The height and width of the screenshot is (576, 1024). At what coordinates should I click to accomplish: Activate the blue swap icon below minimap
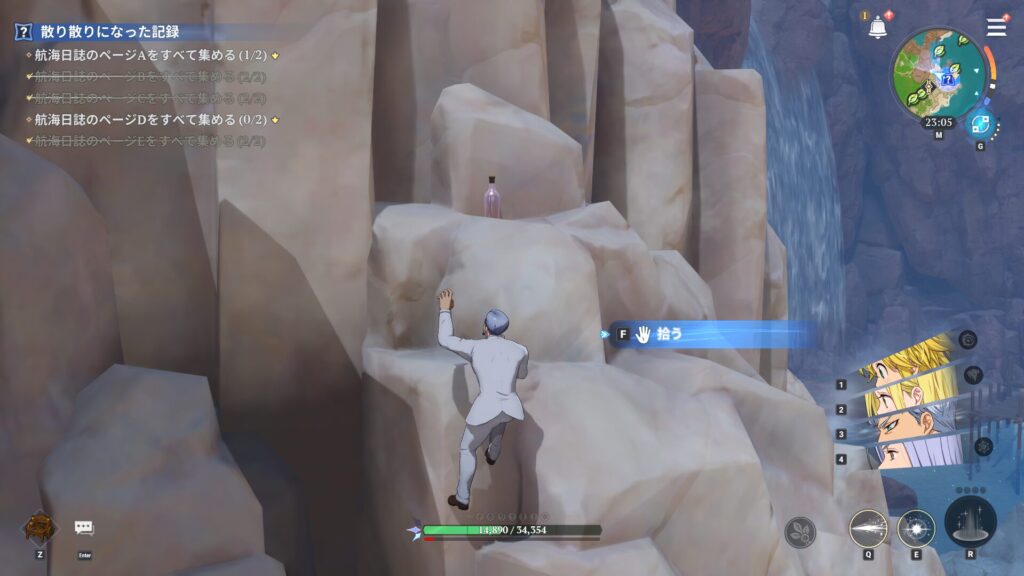pyautogui.click(x=980, y=125)
